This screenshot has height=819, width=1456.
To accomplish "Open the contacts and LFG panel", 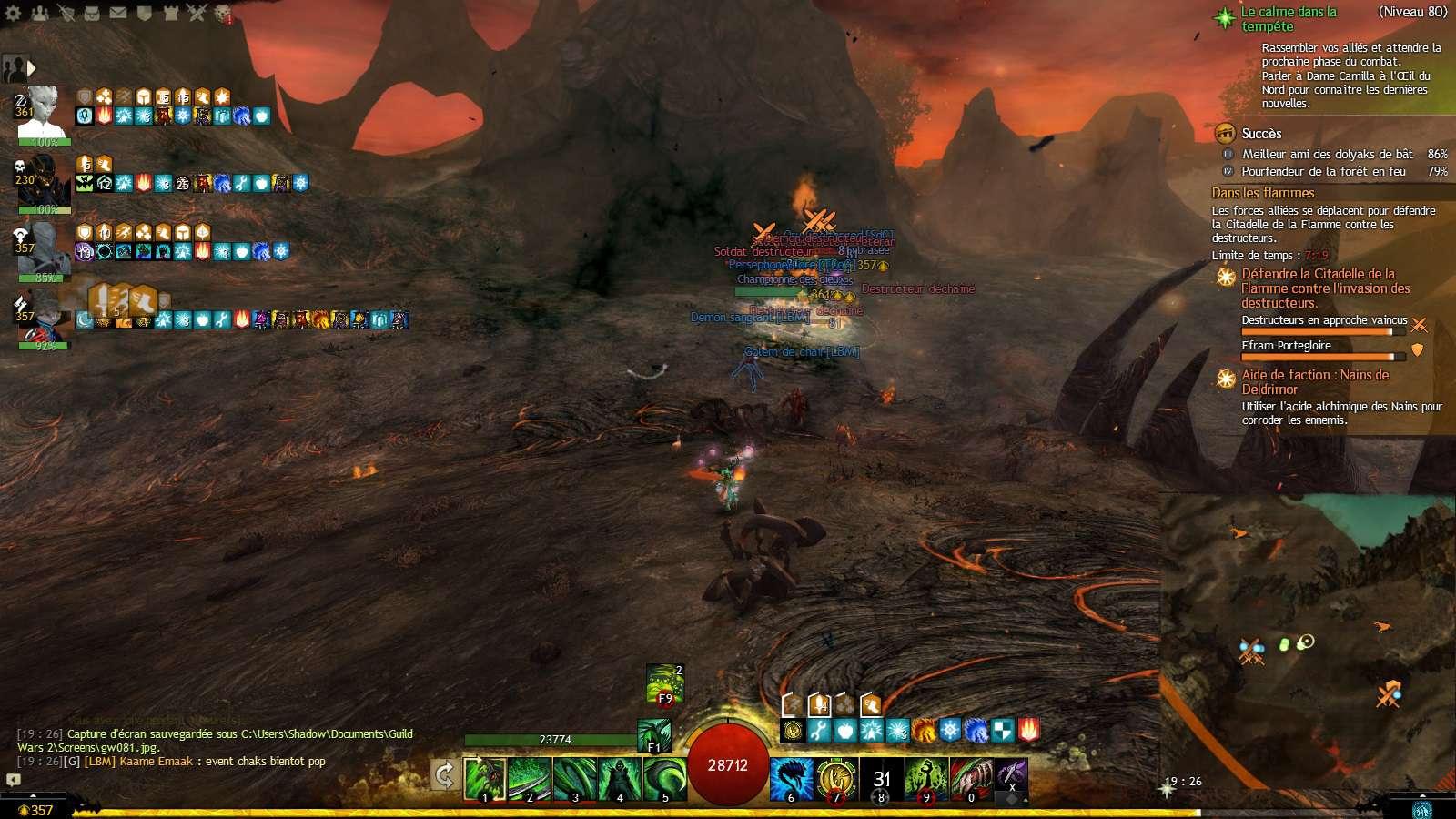I will (40, 13).
